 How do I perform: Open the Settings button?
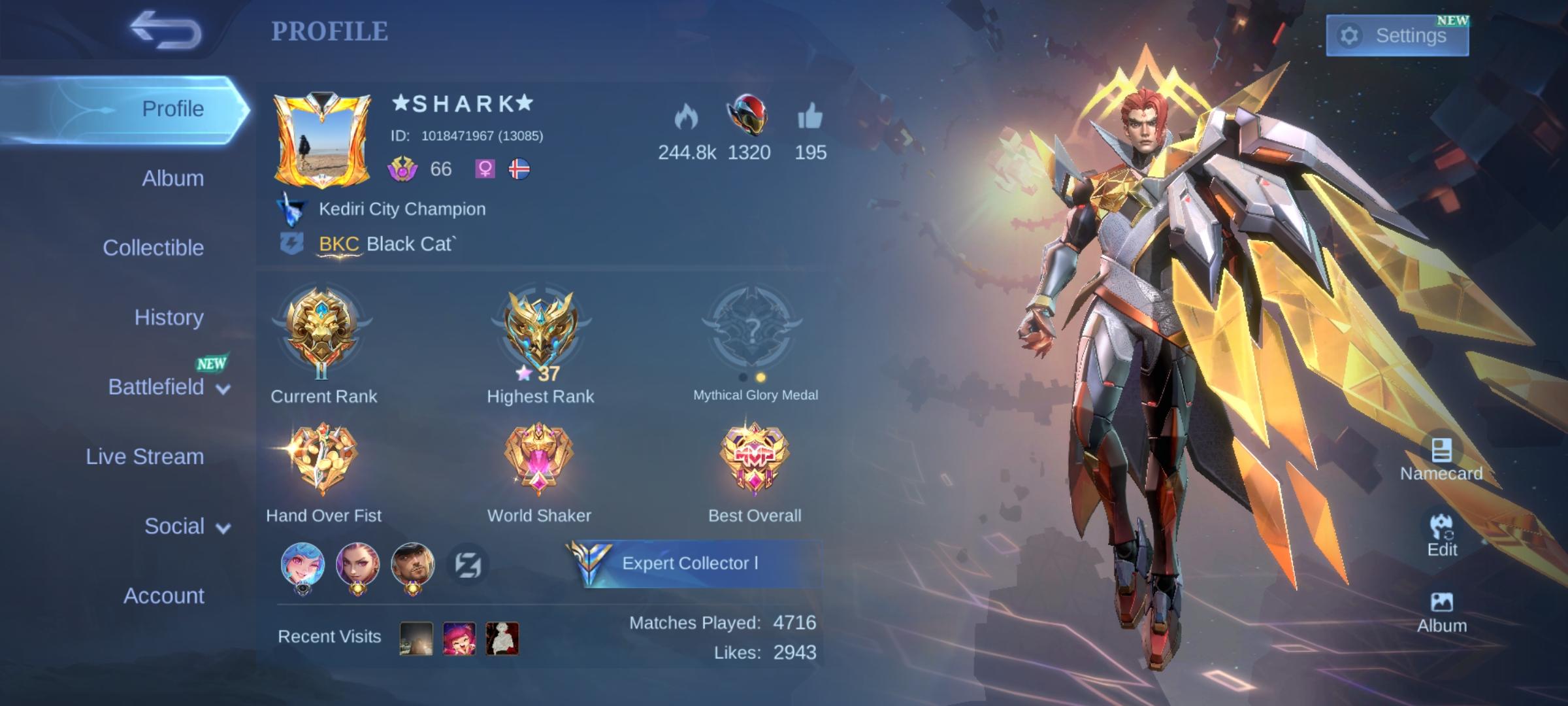pos(1397,35)
